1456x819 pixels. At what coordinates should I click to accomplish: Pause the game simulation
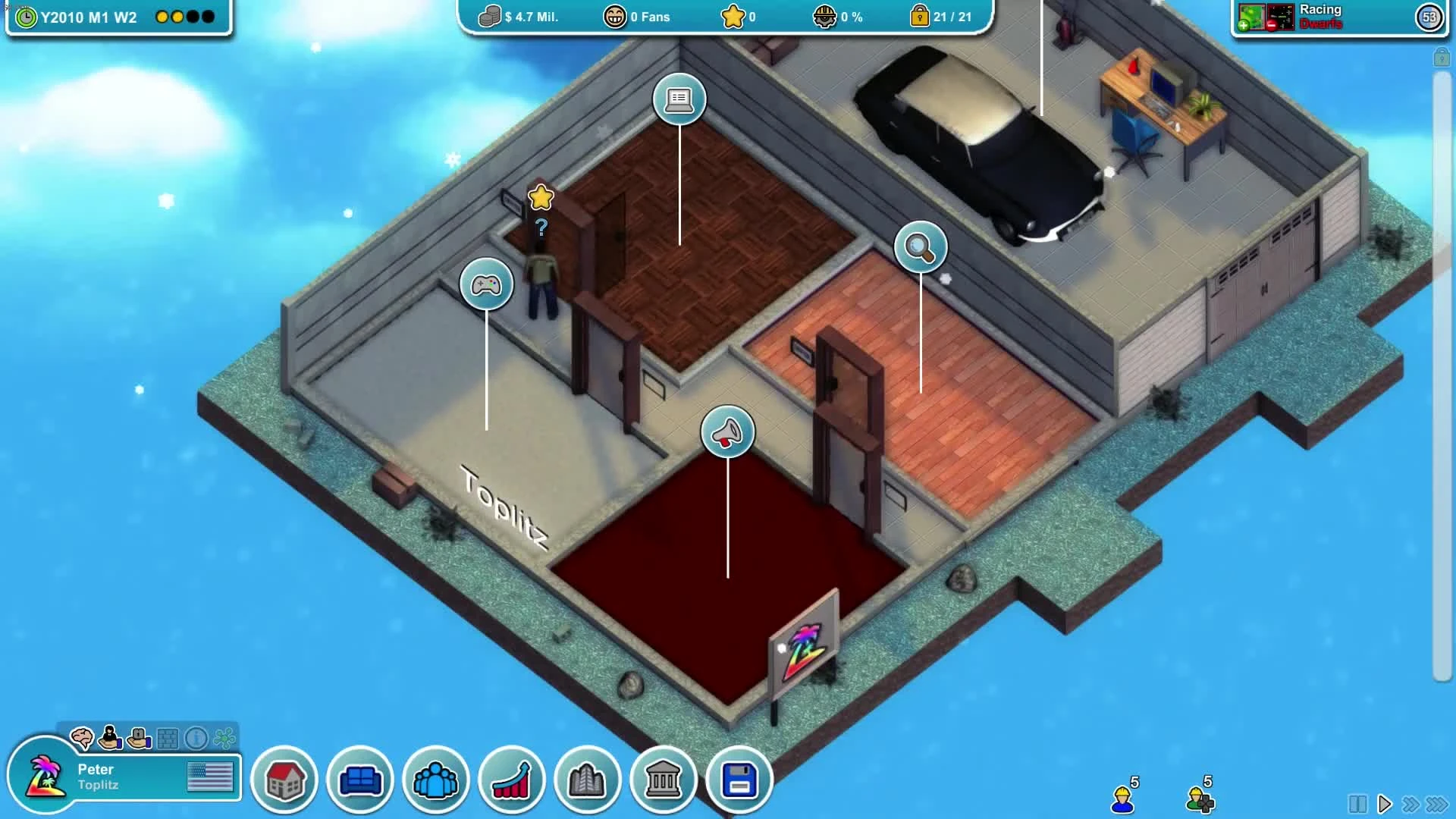pyautogui.click(x=1358, y=802)
